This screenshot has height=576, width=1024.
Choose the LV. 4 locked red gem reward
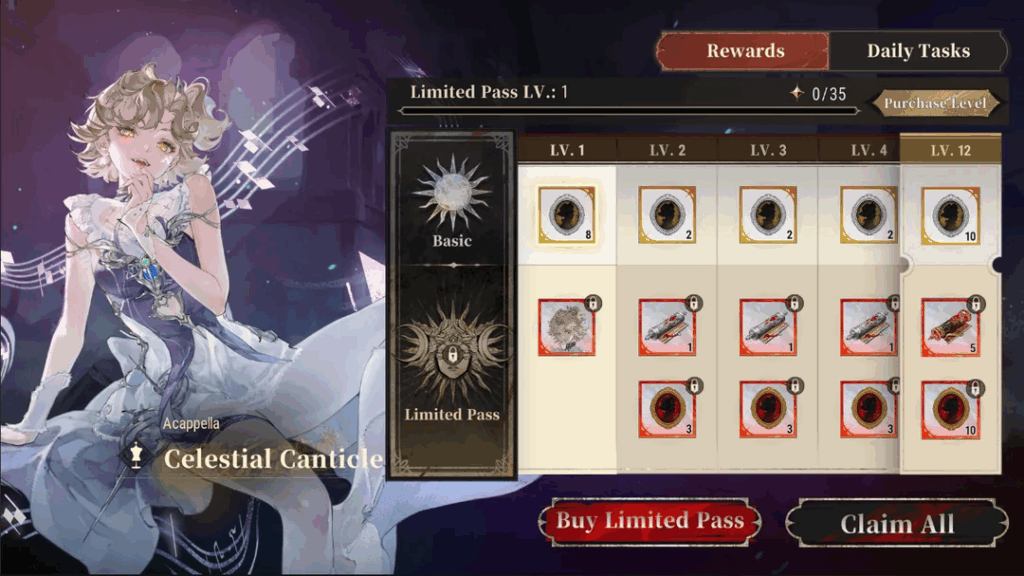pos(869,409)
